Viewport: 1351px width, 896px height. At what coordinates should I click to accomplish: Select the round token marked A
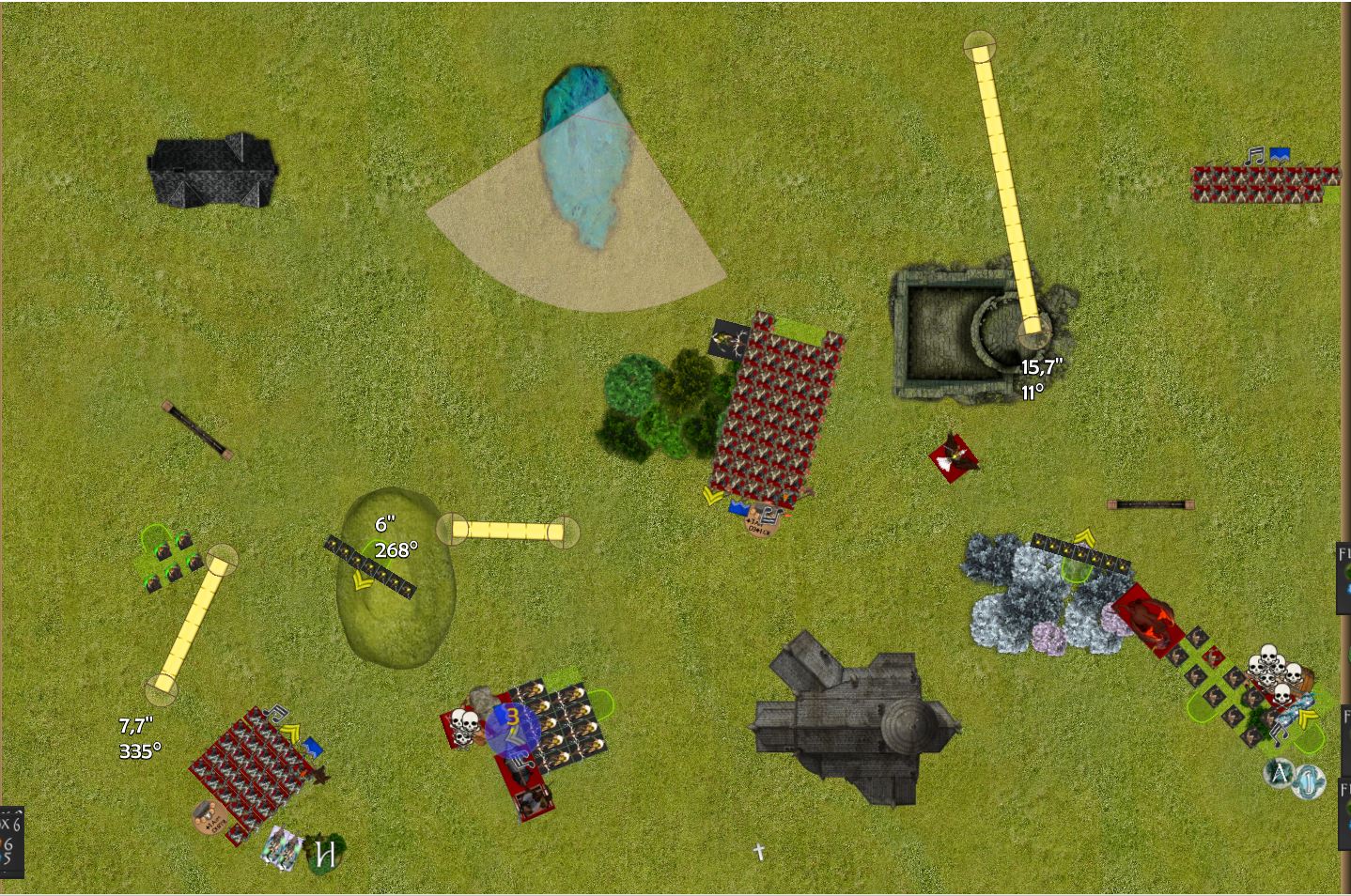[x=1280, y=773]
